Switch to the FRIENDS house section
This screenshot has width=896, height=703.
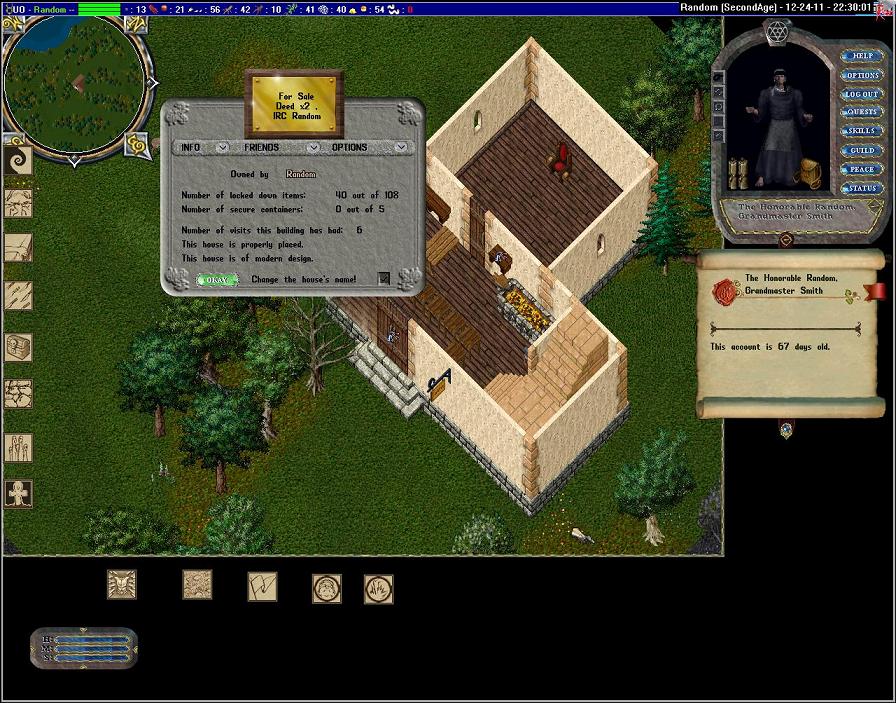click(261, 147)
